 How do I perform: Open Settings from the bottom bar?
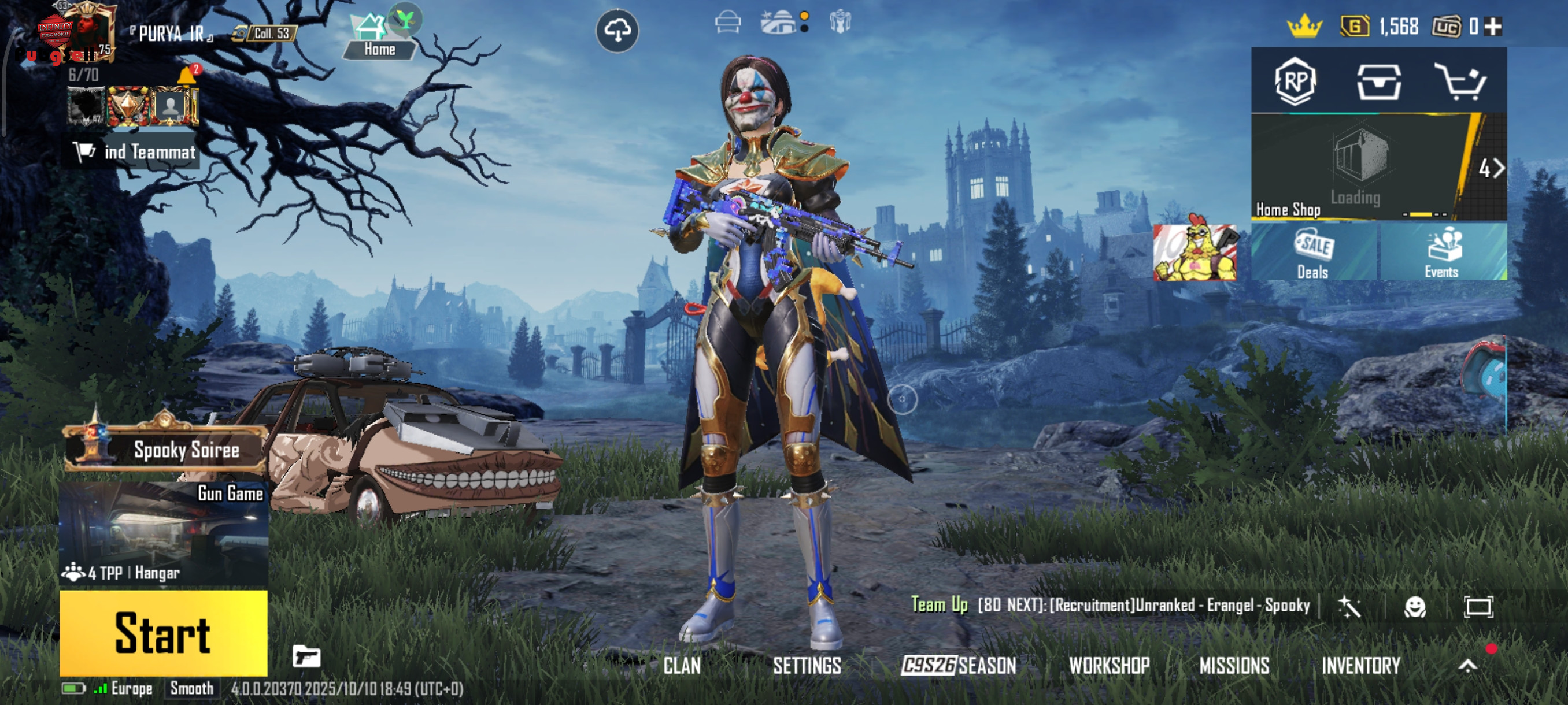tap(807, 666)
